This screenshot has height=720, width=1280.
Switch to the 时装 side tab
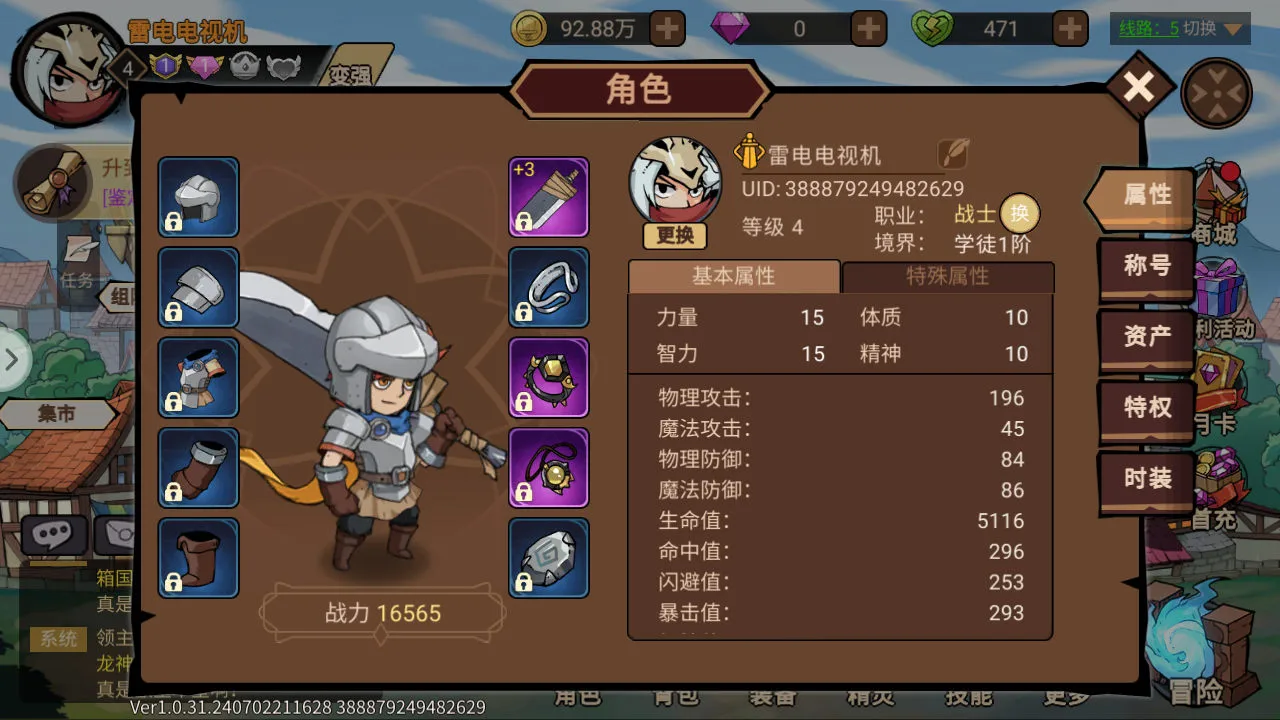coord(1146,479)
